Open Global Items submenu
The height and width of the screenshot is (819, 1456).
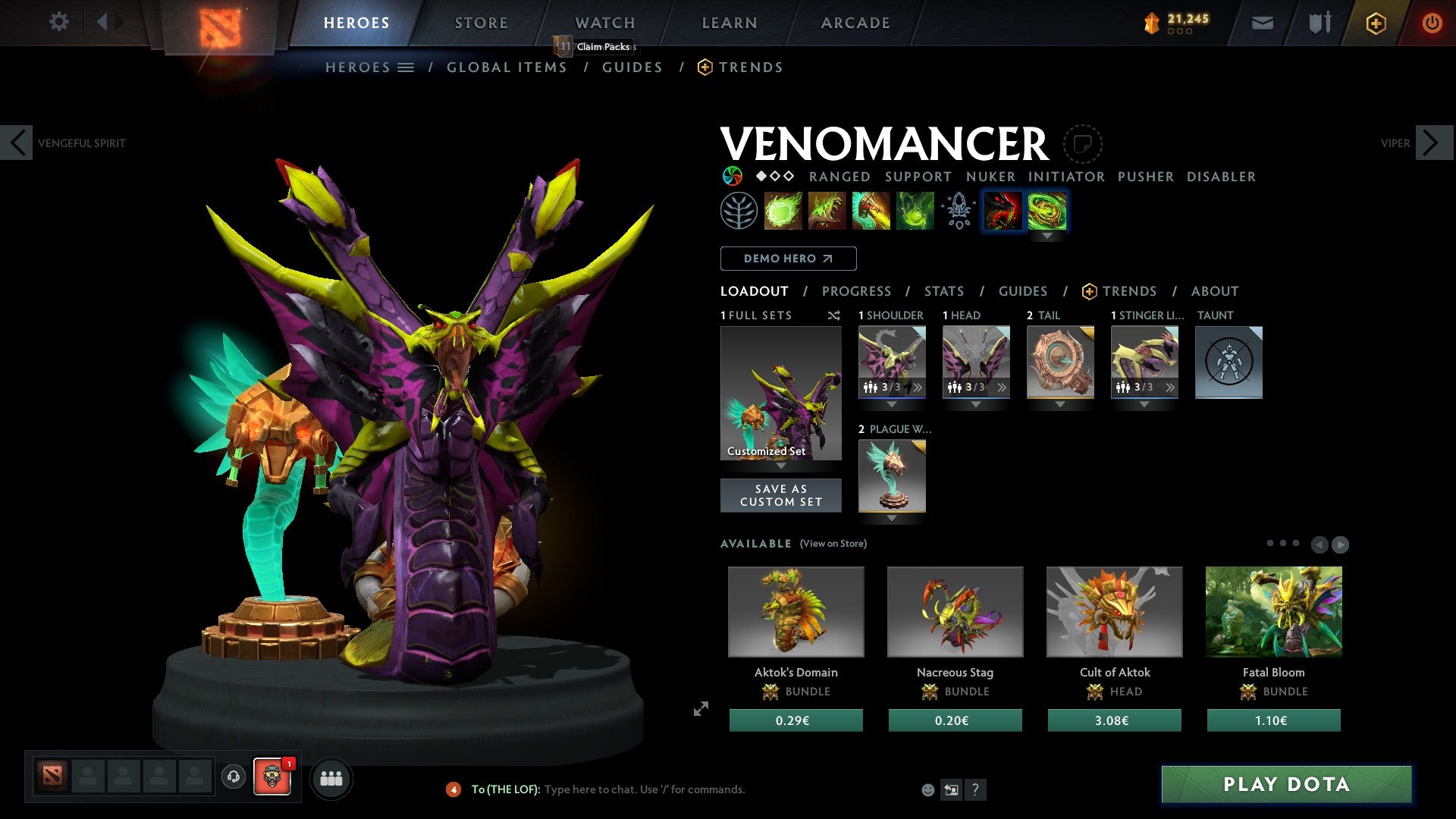point(507,67)
